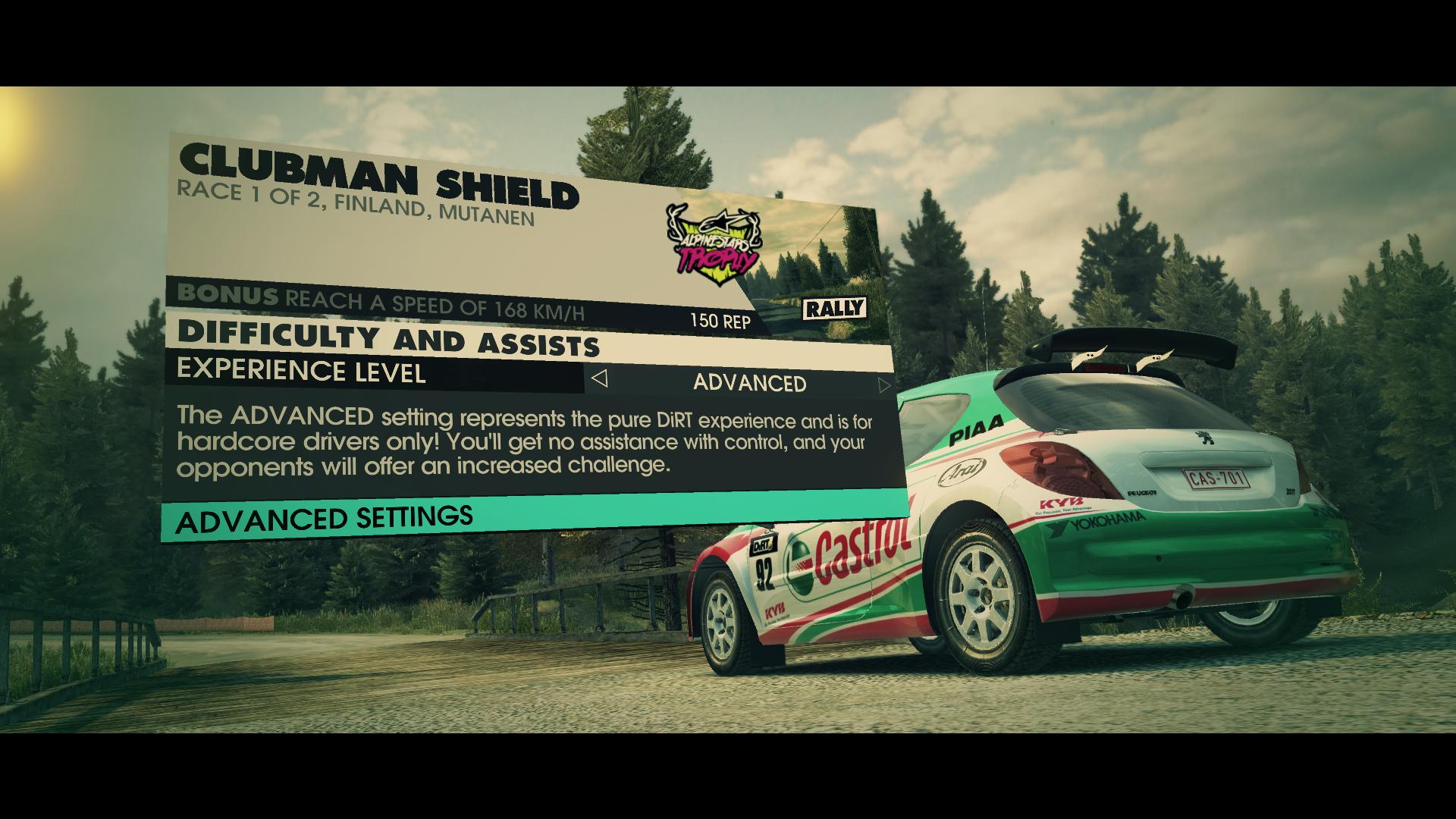
Task: Click the right arrow beside ADVANCED
Action: [883, 385]
